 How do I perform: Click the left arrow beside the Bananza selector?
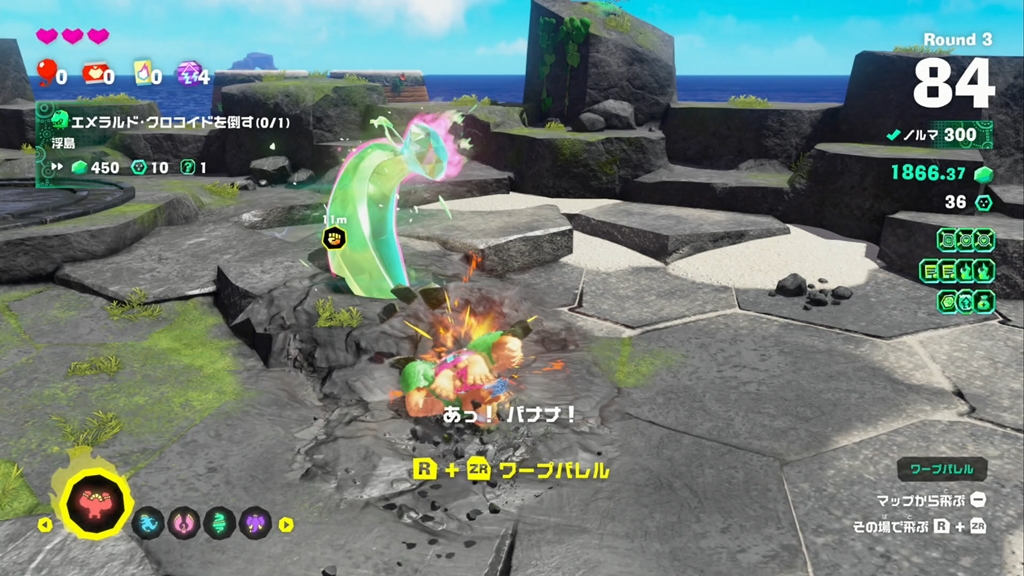(44, 523)
